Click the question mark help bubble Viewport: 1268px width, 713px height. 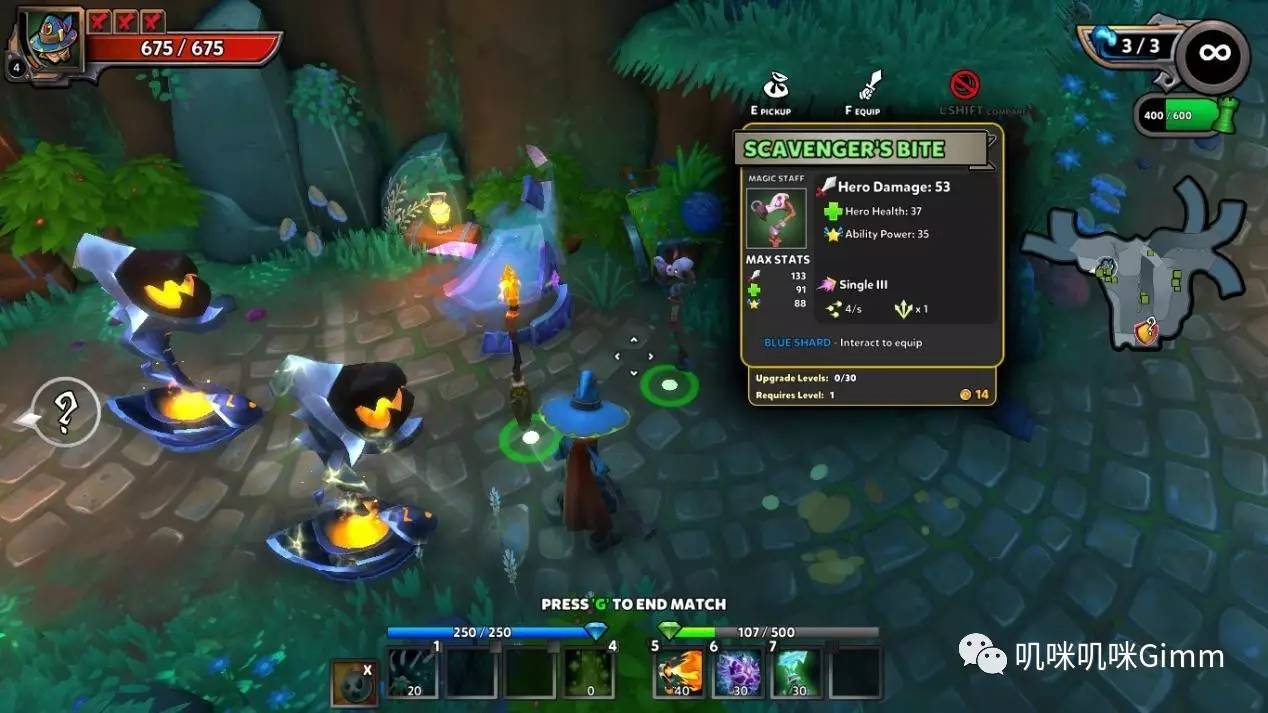(x=65, y=412)
